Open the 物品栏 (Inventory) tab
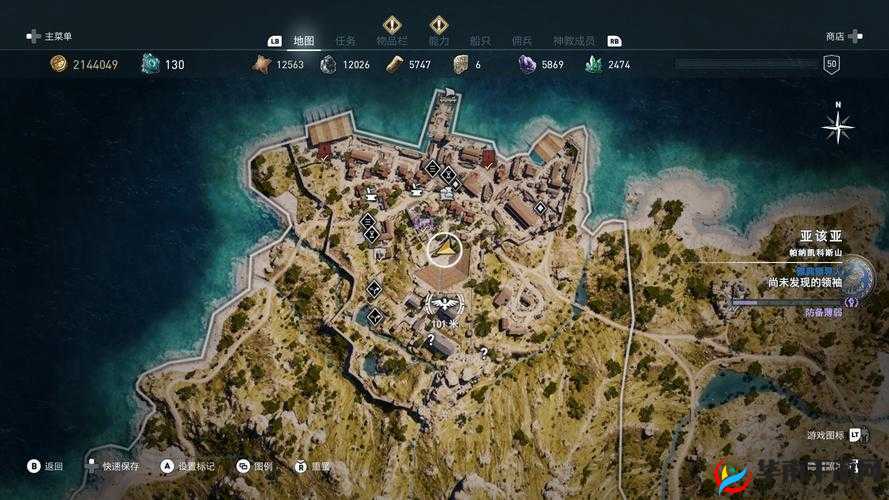Image resolution: width=889 pixels, height=500 pixels. point(391,41)
